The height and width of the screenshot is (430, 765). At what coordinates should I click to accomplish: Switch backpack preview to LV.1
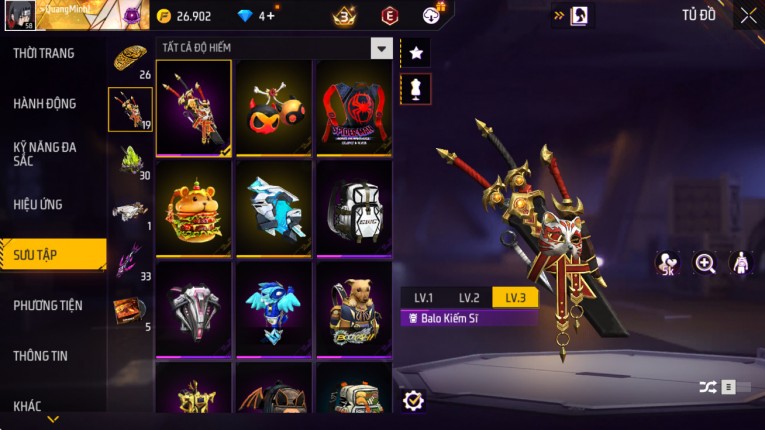(424, 298)
